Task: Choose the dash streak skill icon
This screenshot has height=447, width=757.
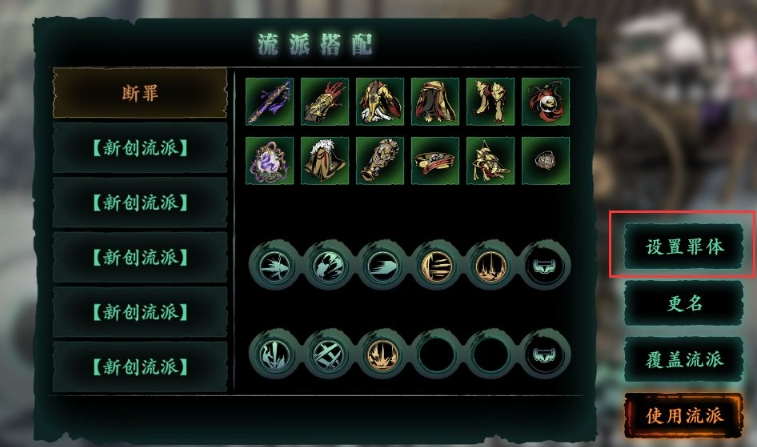Action: pos(380,266)
